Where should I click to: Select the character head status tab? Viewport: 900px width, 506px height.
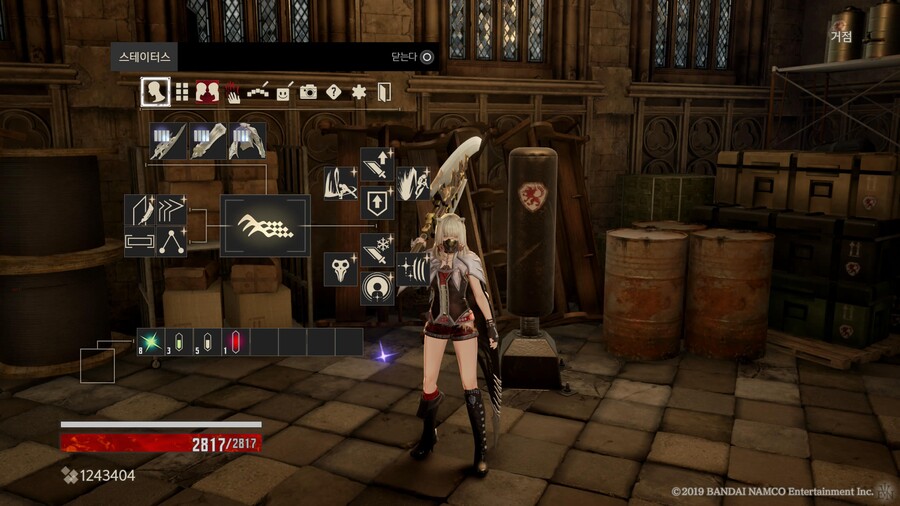[155, 92]
